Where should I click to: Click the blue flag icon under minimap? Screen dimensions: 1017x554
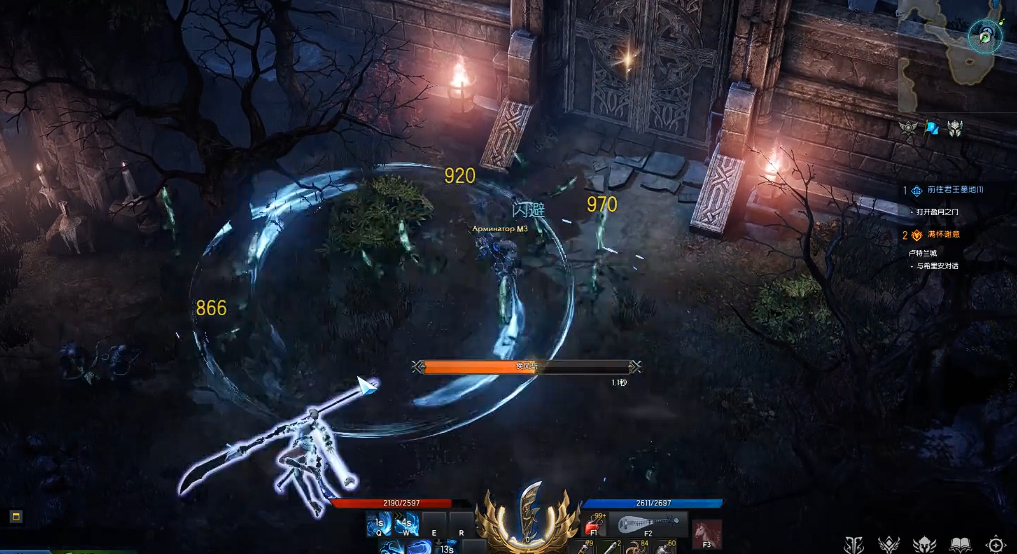click(x=932, y=127)
